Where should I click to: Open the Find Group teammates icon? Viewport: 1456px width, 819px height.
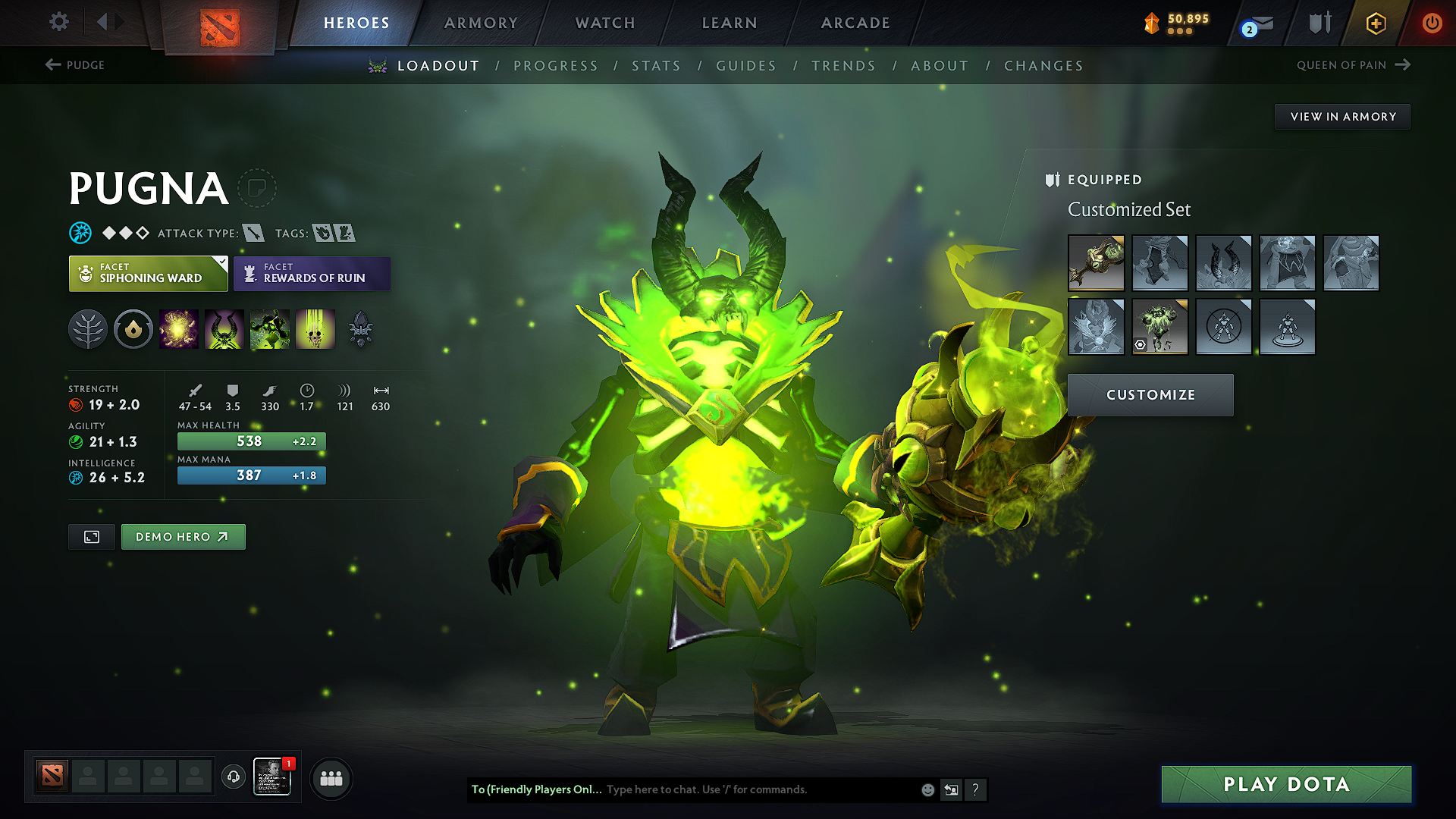331,778
